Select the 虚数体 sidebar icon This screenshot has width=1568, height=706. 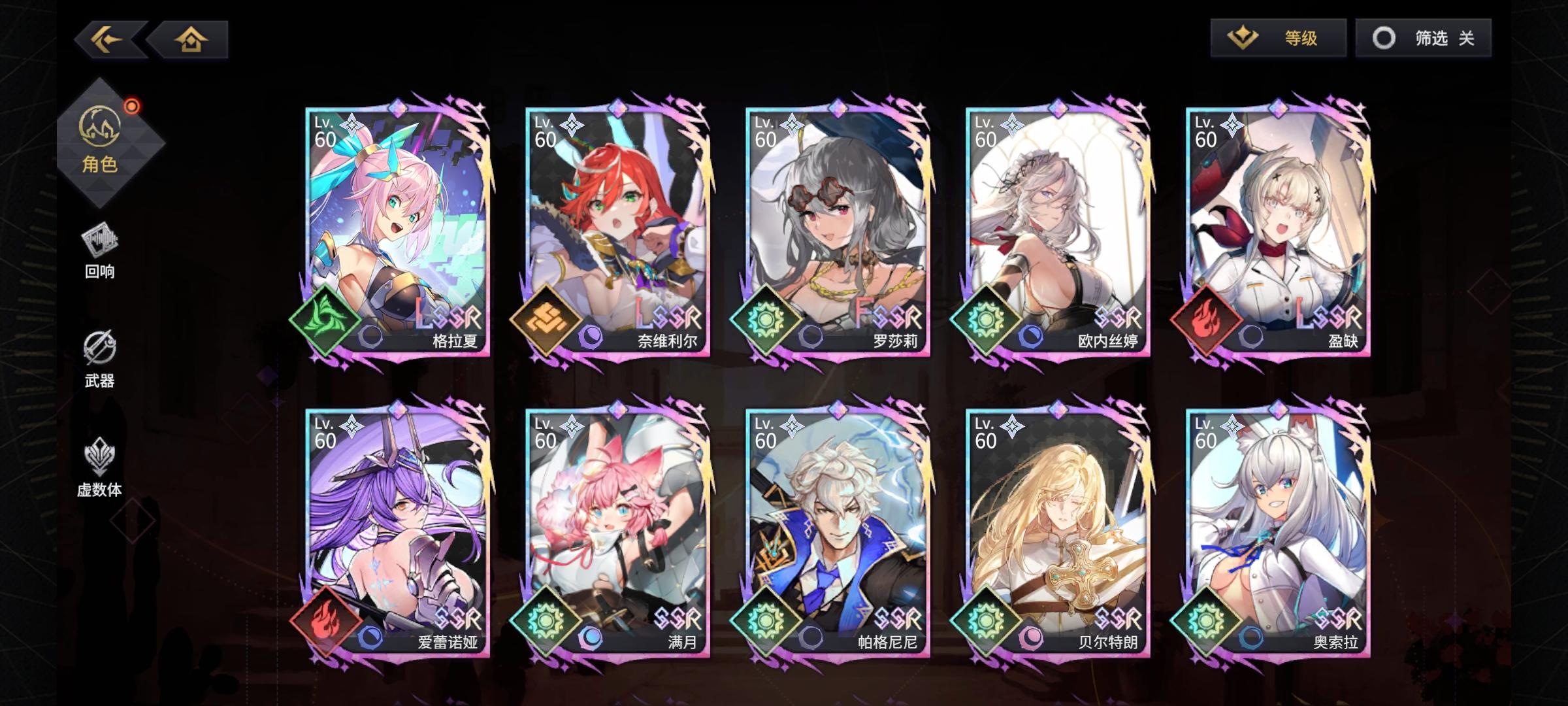(x=99, y=469)
